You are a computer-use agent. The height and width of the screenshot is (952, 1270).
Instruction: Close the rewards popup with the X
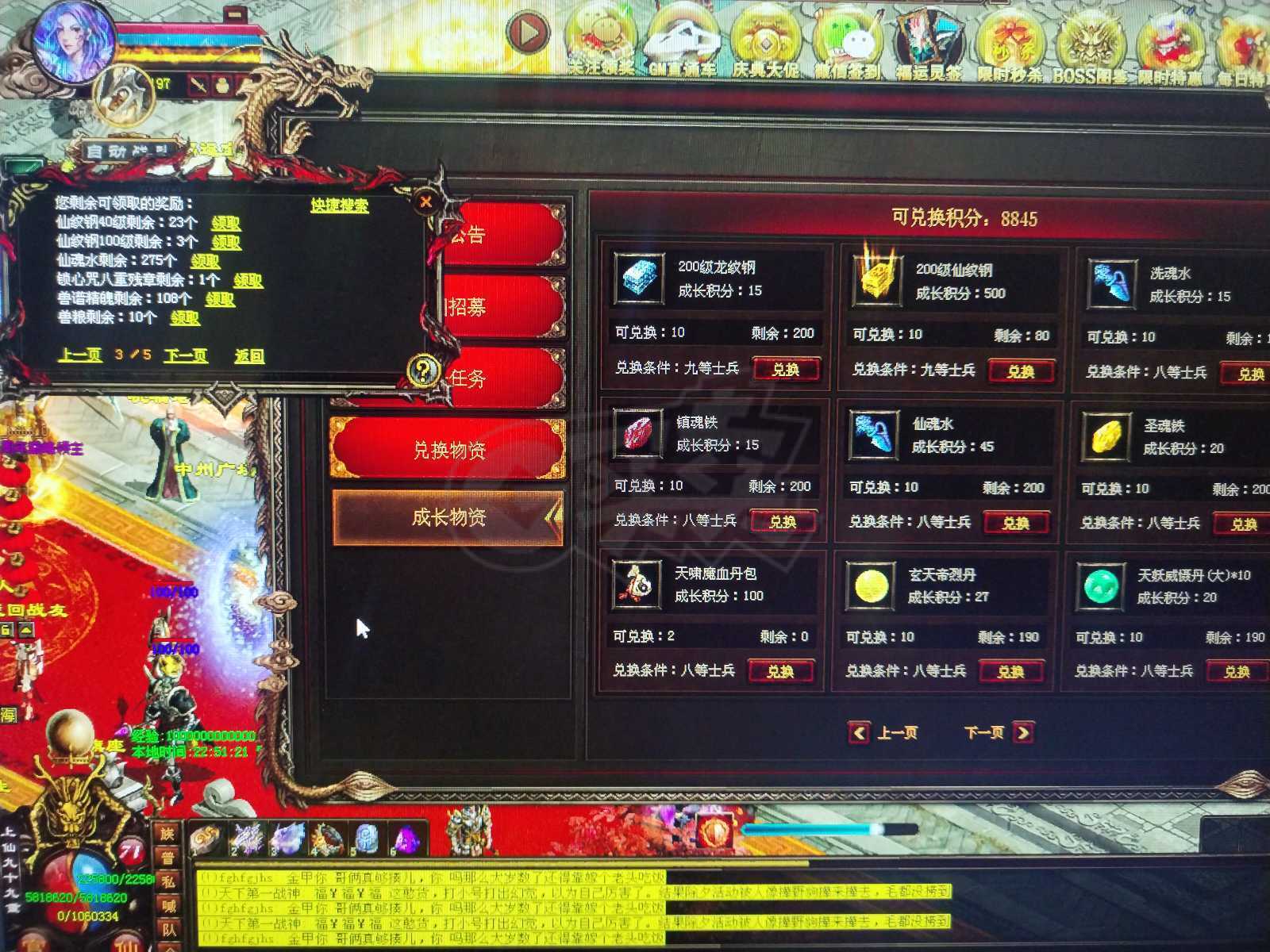coord(425,201)
